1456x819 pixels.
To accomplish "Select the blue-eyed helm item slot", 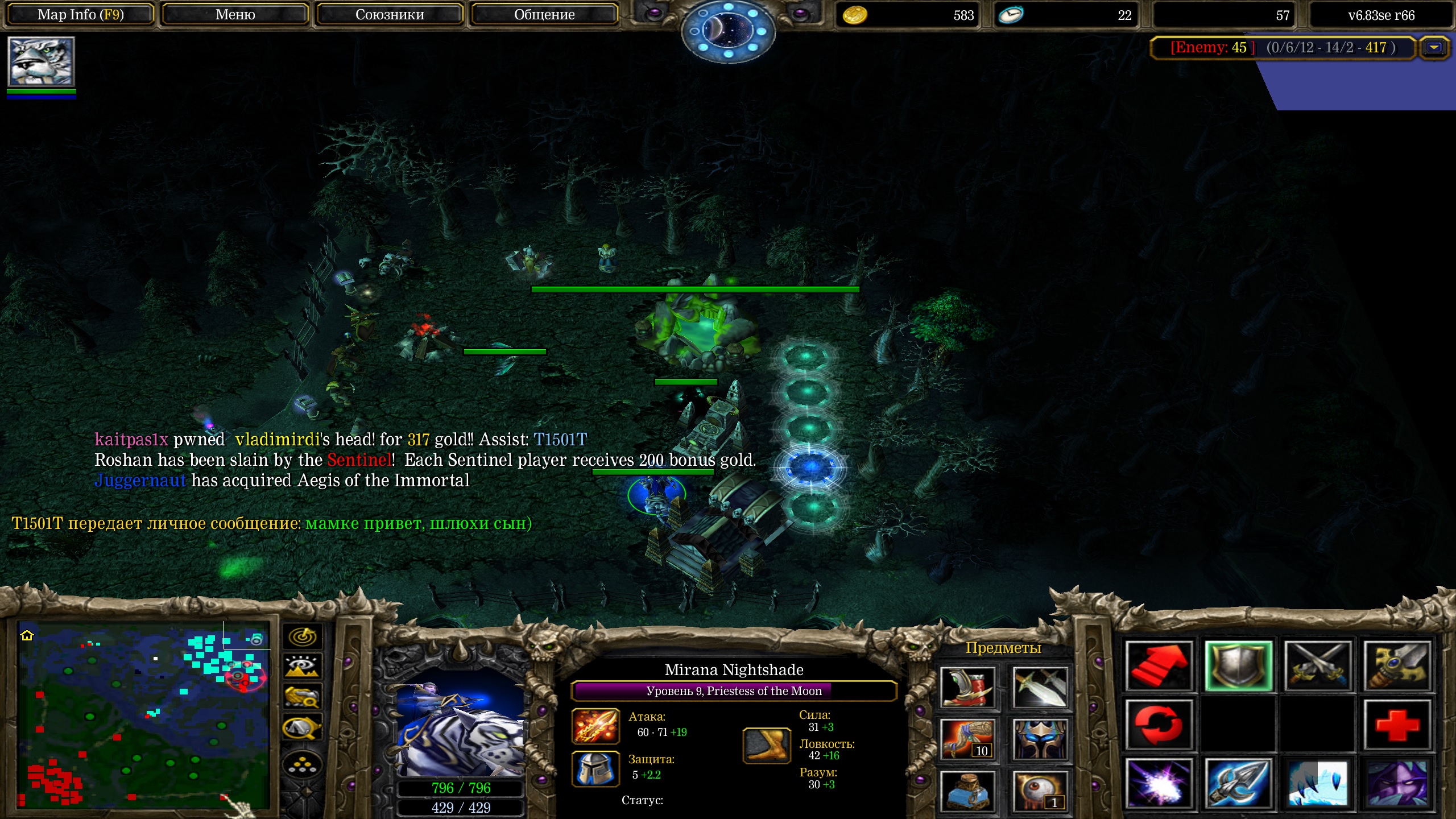I will (1040, 739).
